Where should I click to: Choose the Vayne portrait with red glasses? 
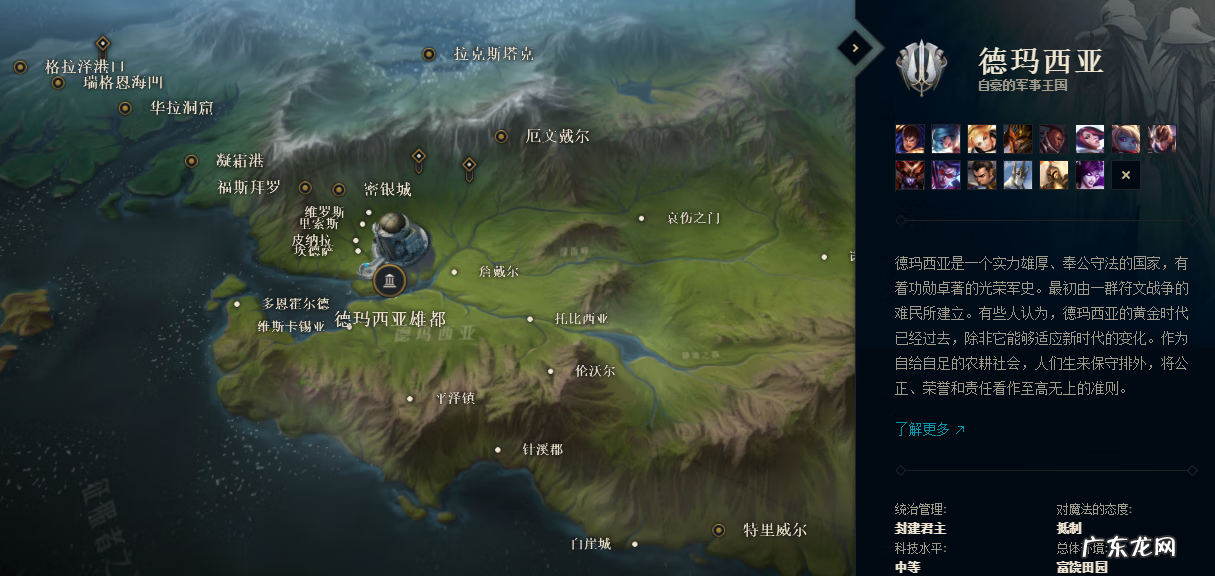946,175
